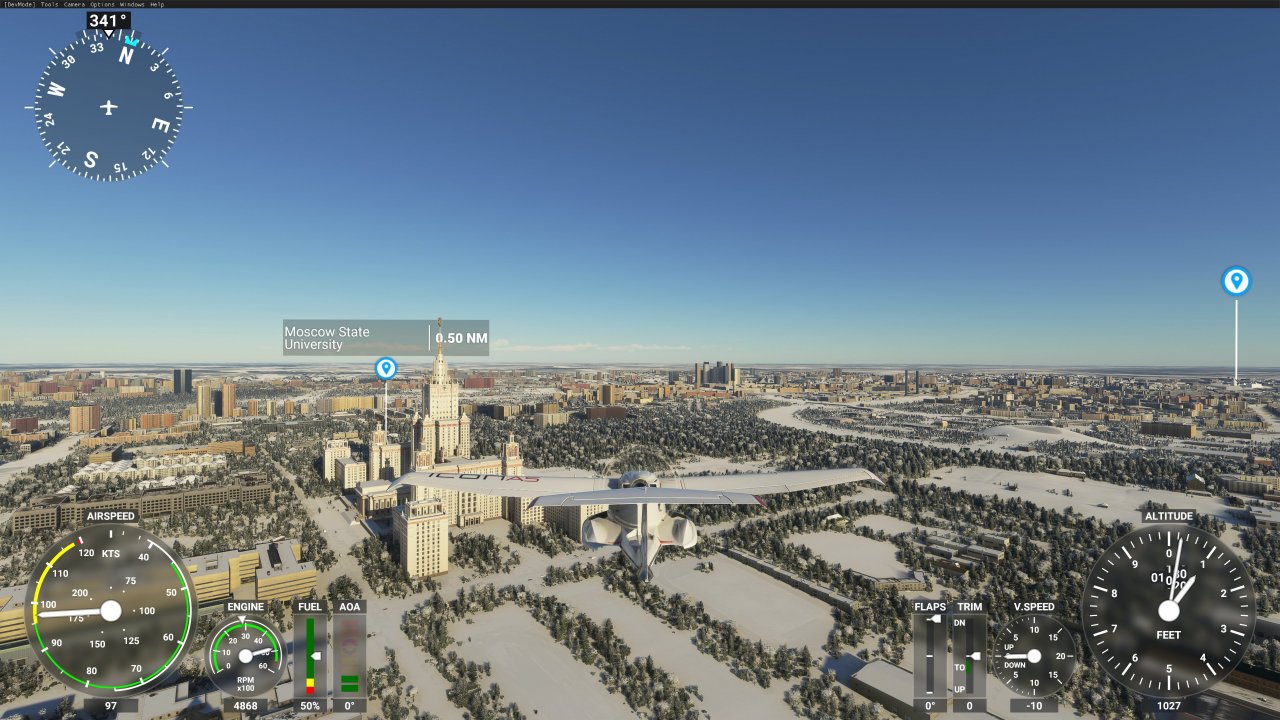Click the Flaps slider handle
1280x720 pixels.
[x=935, y=618]
